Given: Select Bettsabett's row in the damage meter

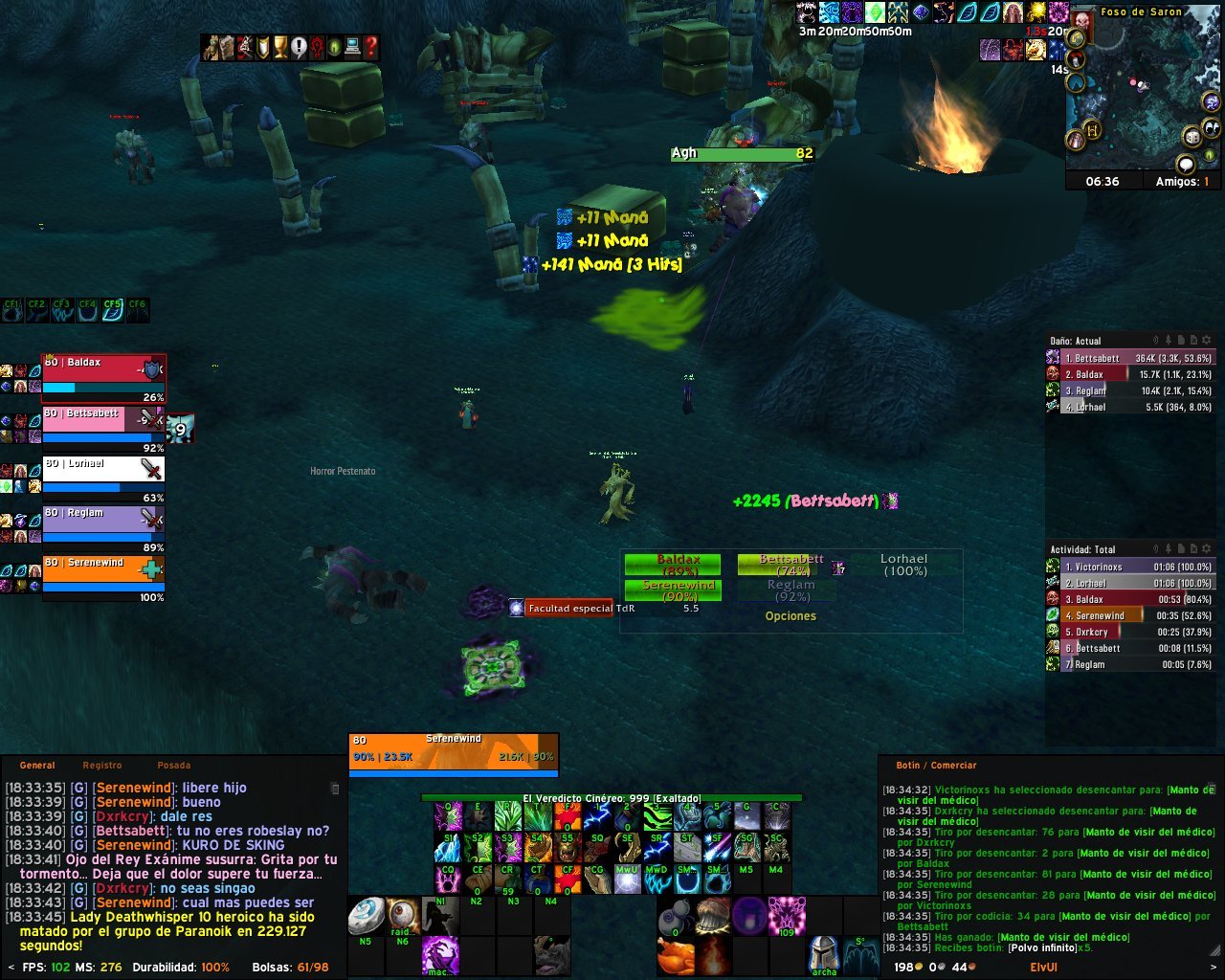Looking at the screenshot, I should coord(1139,359).
